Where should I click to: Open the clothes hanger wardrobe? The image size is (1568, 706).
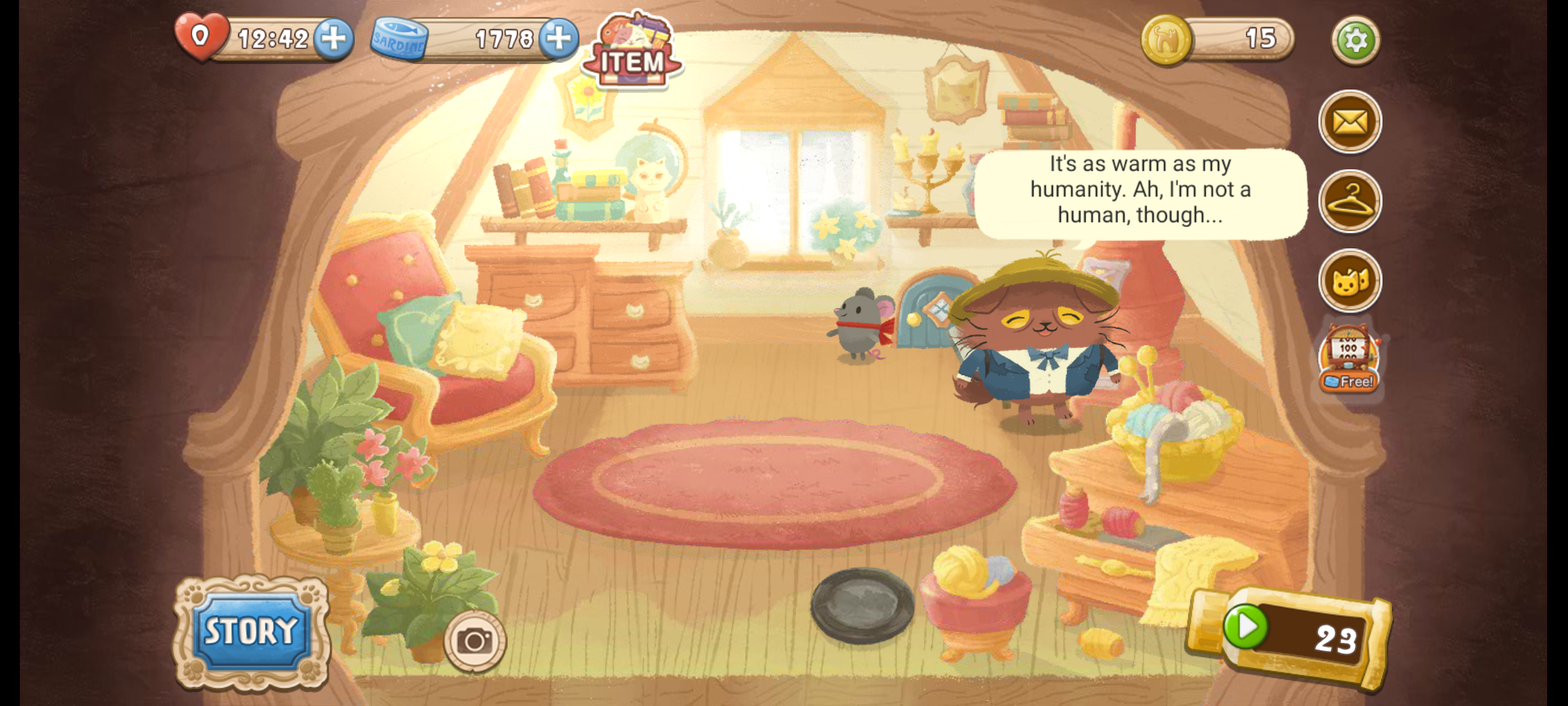point(1350,201)
